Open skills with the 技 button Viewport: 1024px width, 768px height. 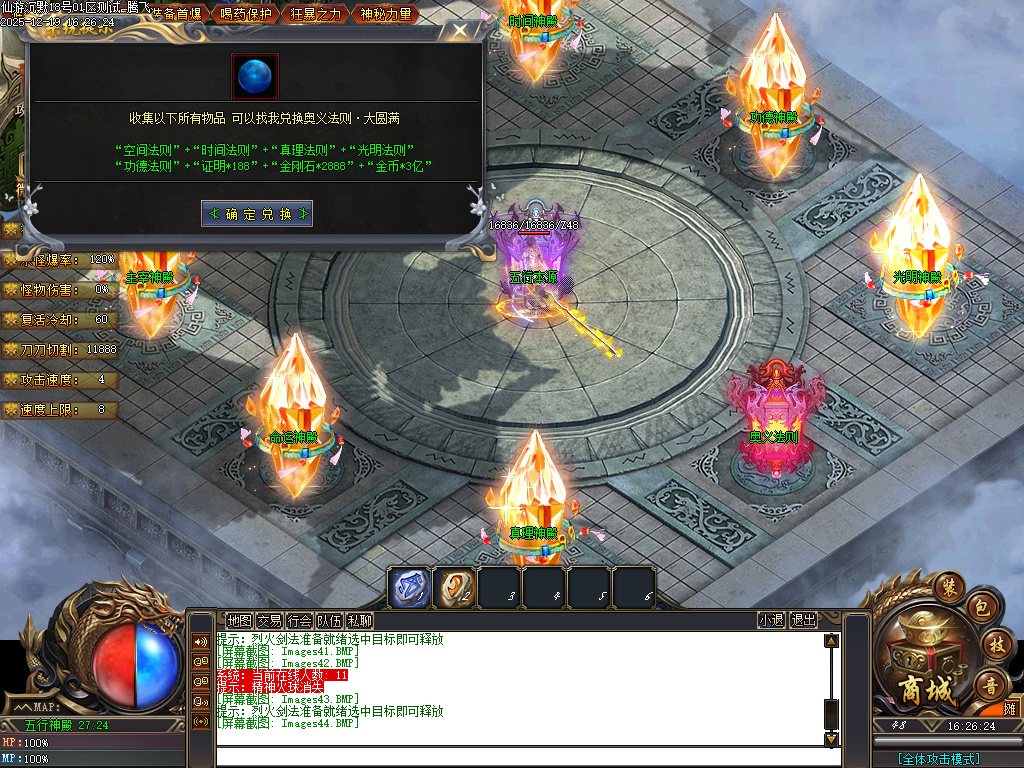tap(994, 643)
